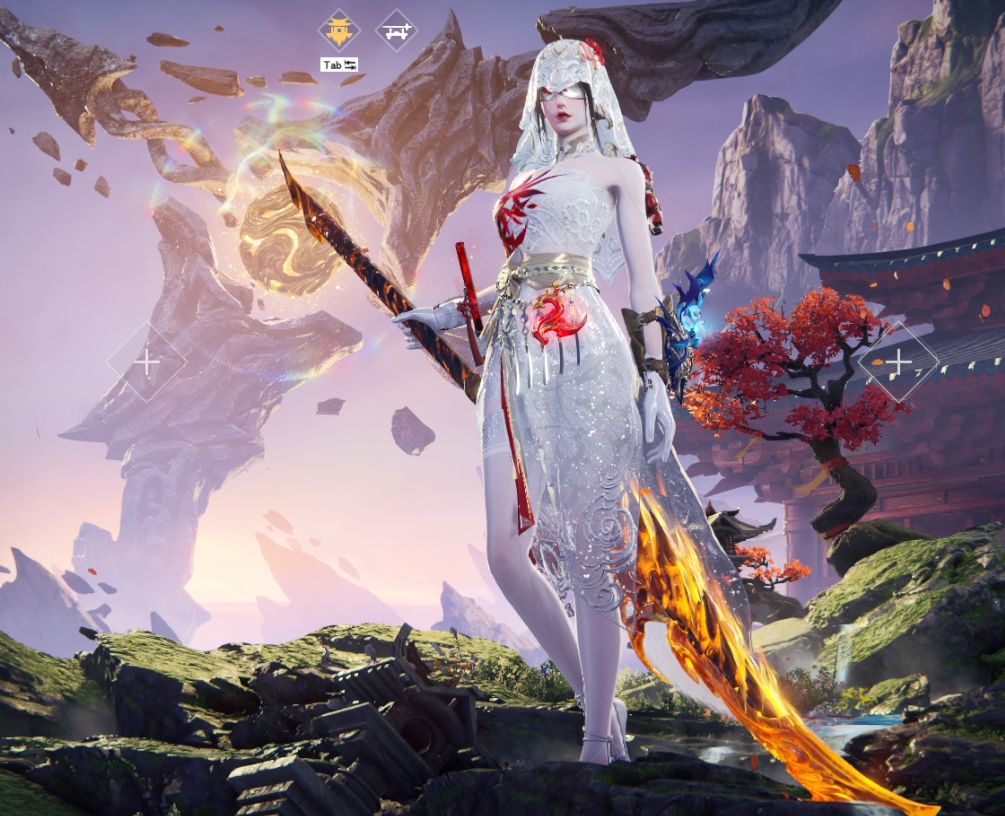Open the plus slot beside the red maple tree

coord(898,361)
